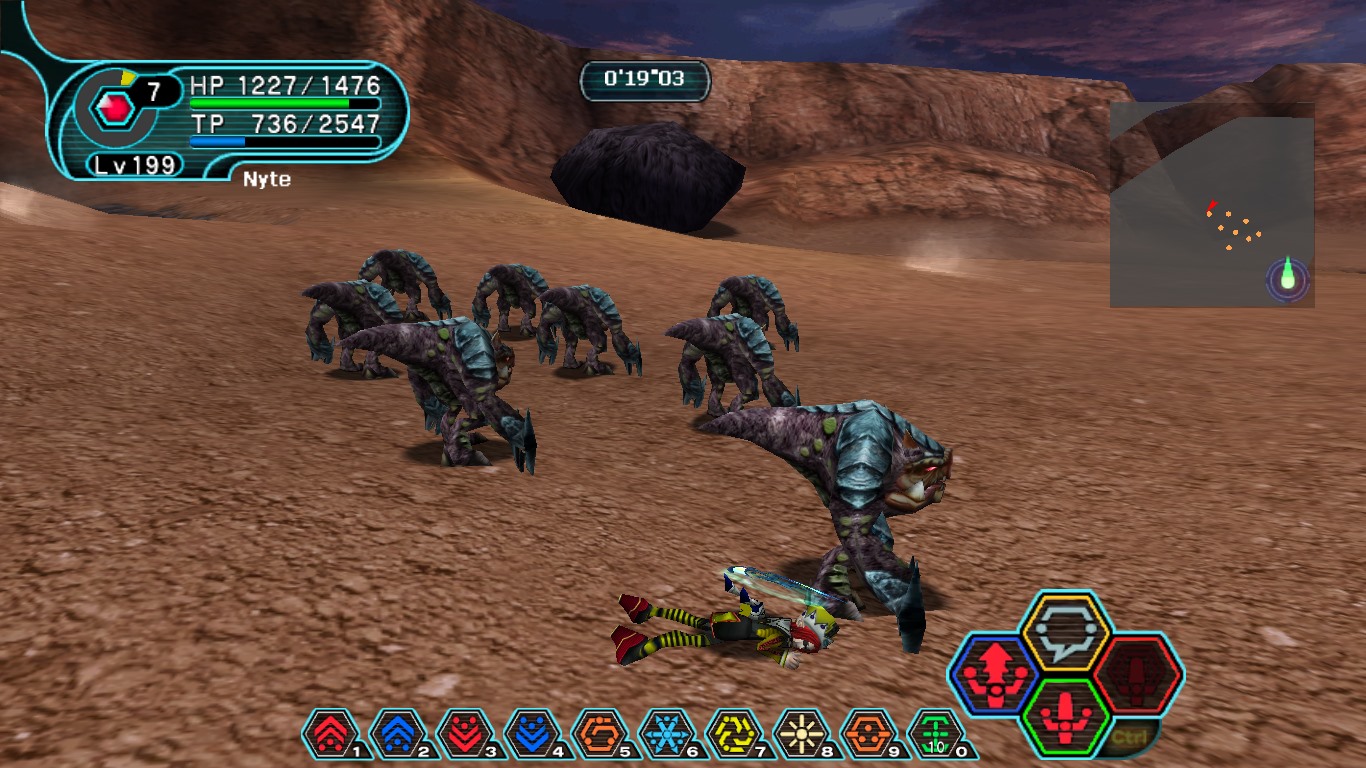
Task: Activate the blue Deband chevron in slot 2
Action: click(398, 735)
